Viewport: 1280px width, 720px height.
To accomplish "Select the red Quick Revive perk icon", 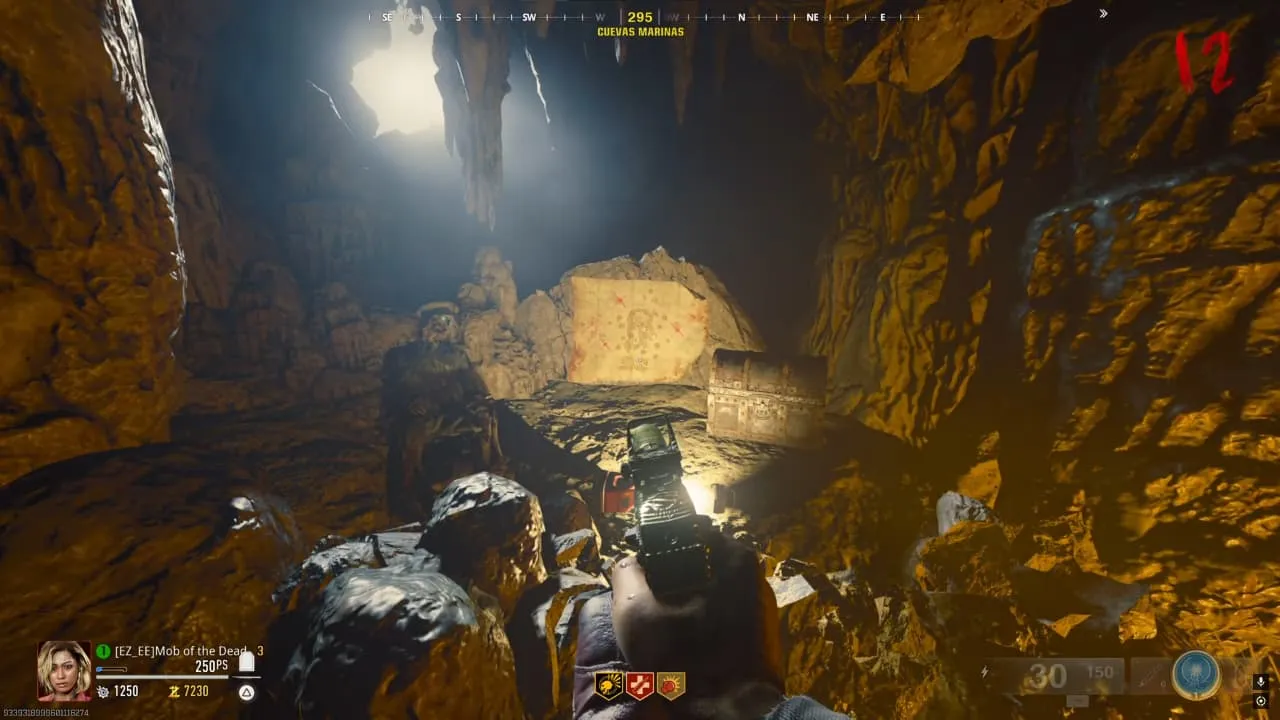I will click(640, 685).
